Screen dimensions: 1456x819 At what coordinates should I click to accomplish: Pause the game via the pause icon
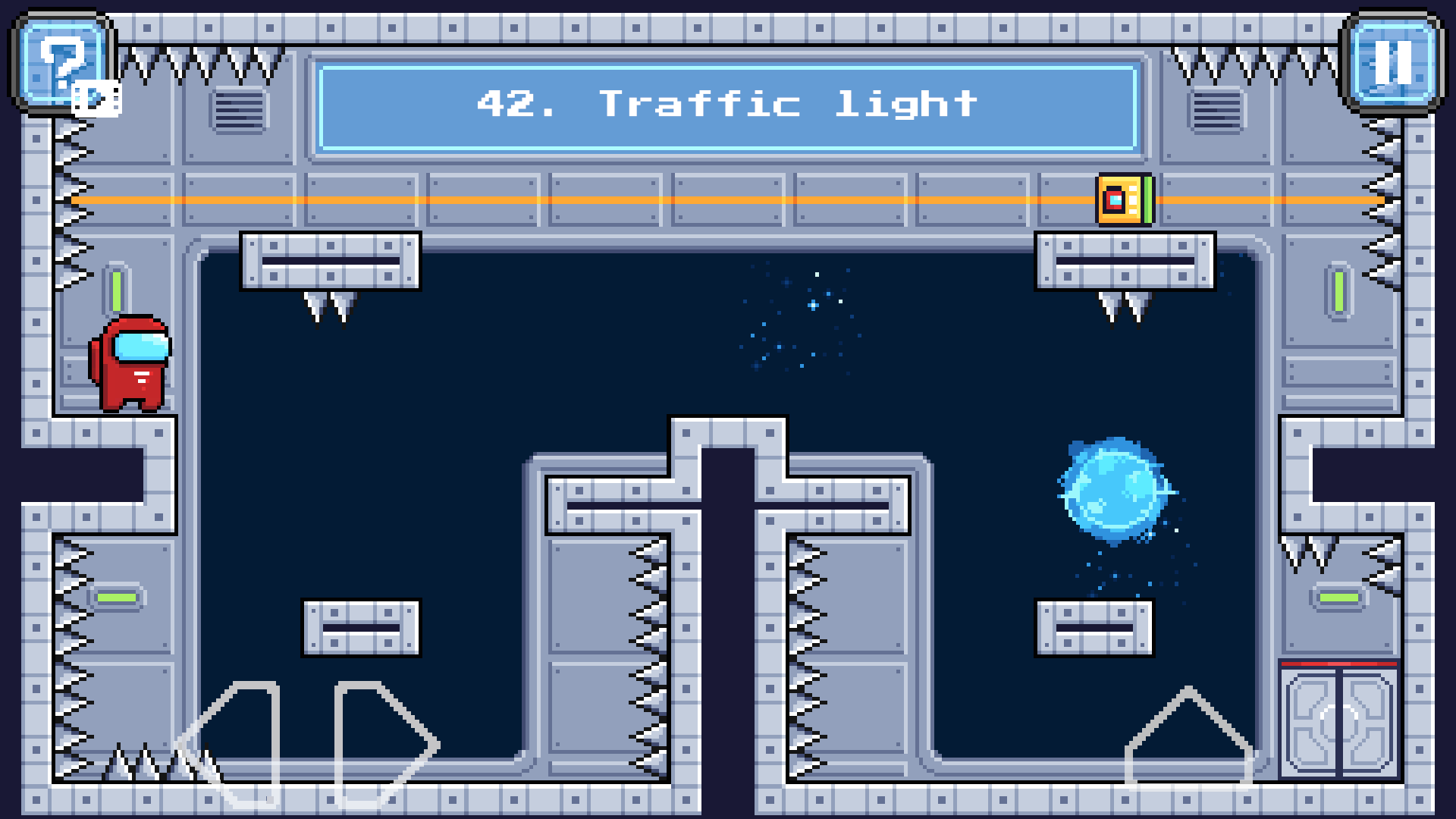pyautogui.click(x=1392, y=64)
